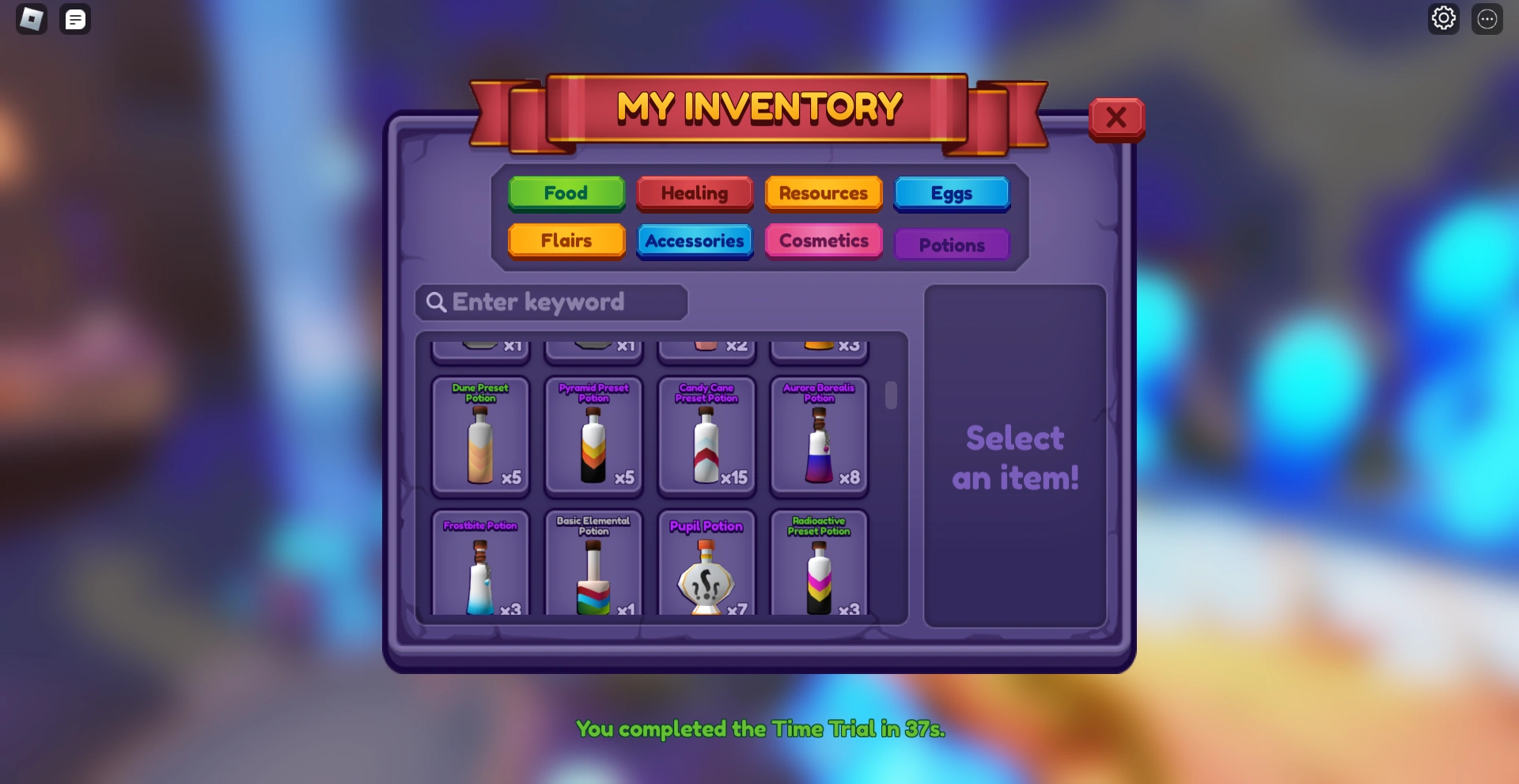Click the inventory list scrollbar
This screenshot has width=1519, height=784.
[x=891, y=397]
